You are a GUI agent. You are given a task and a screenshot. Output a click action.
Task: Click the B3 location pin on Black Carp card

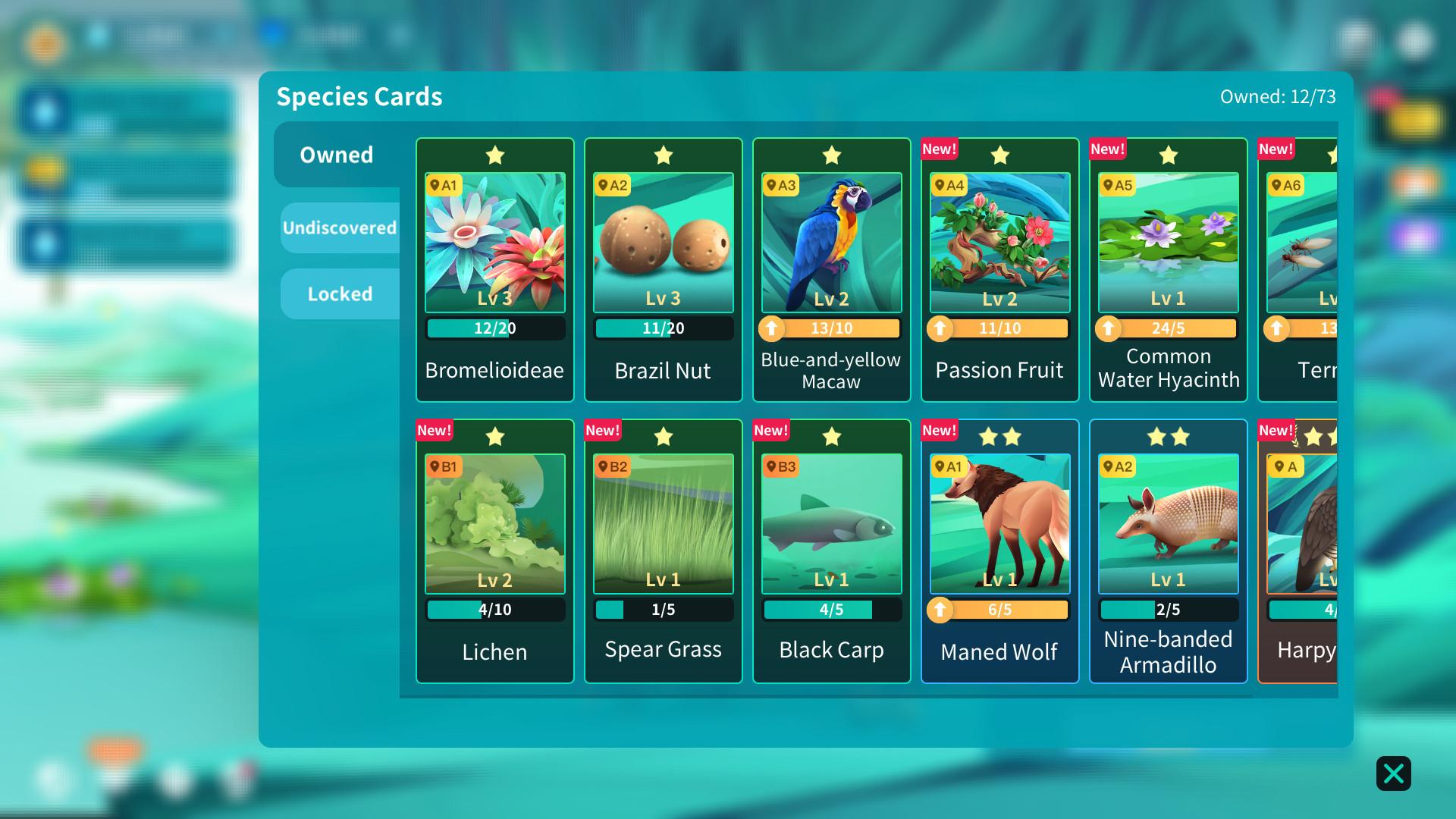pos(783,466)
